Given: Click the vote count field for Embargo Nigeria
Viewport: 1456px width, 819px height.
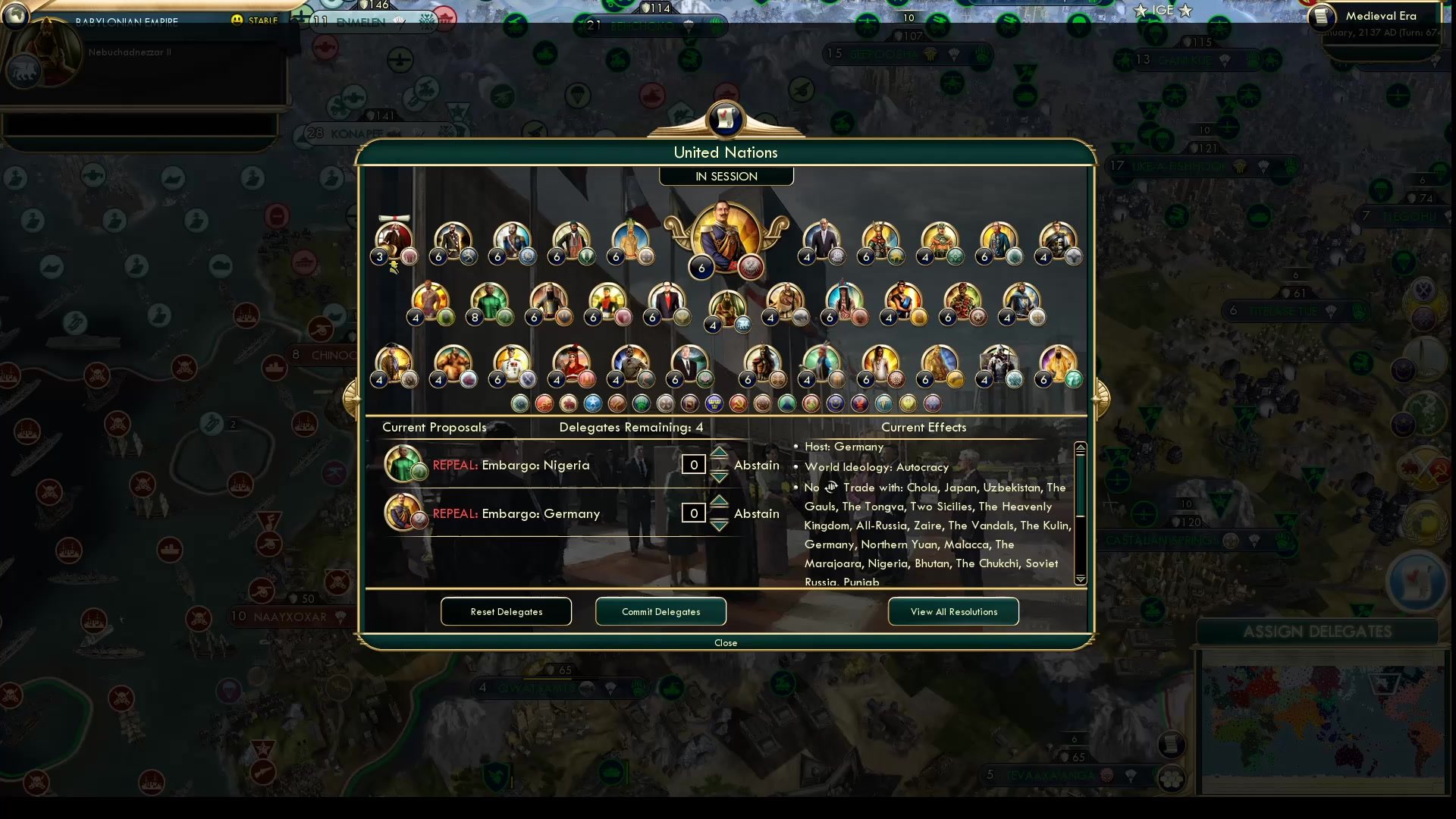Looking at the screenshot, I should (693, 464).
